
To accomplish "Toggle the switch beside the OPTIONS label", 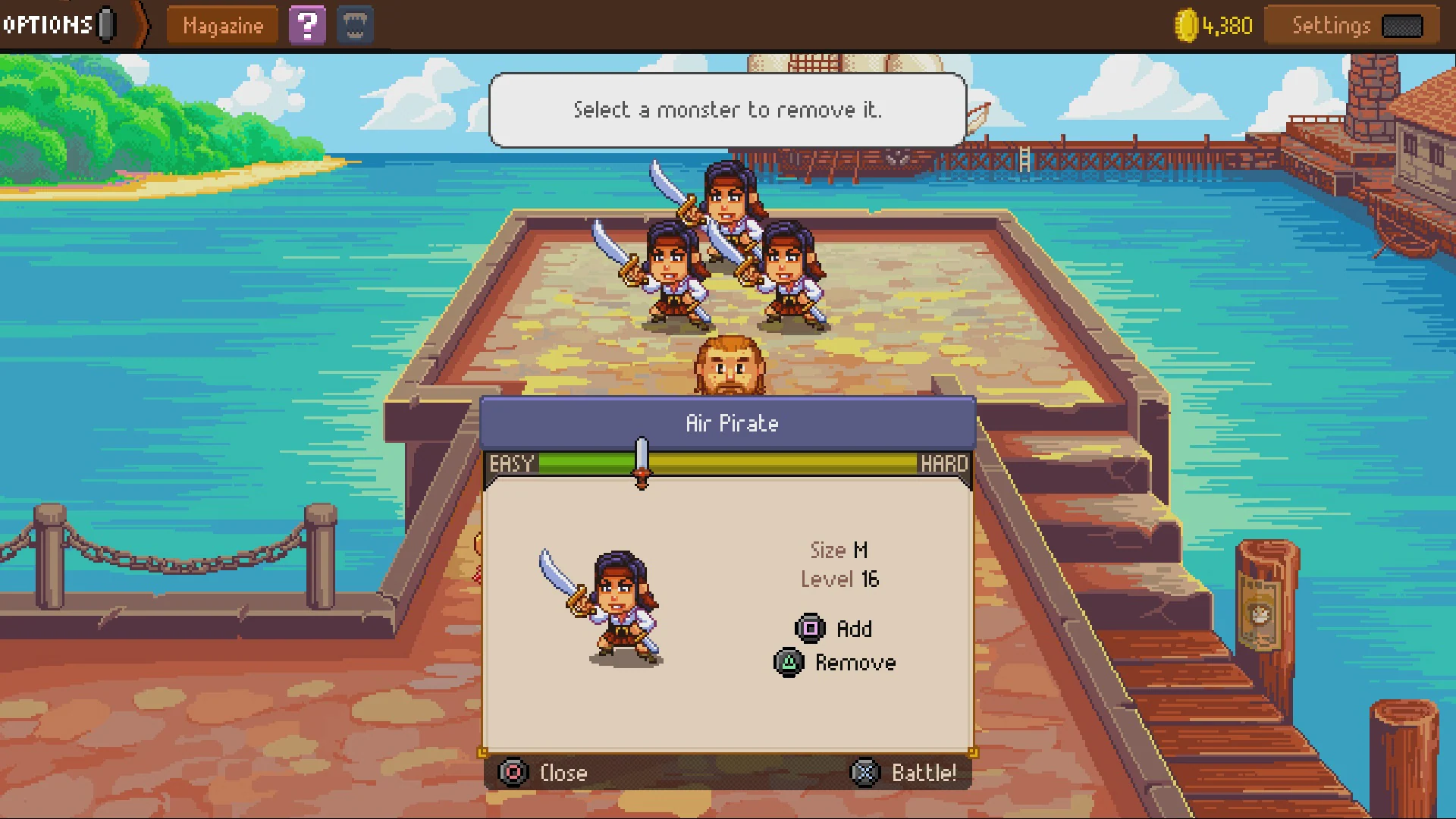I will click(x=104, y=23).
